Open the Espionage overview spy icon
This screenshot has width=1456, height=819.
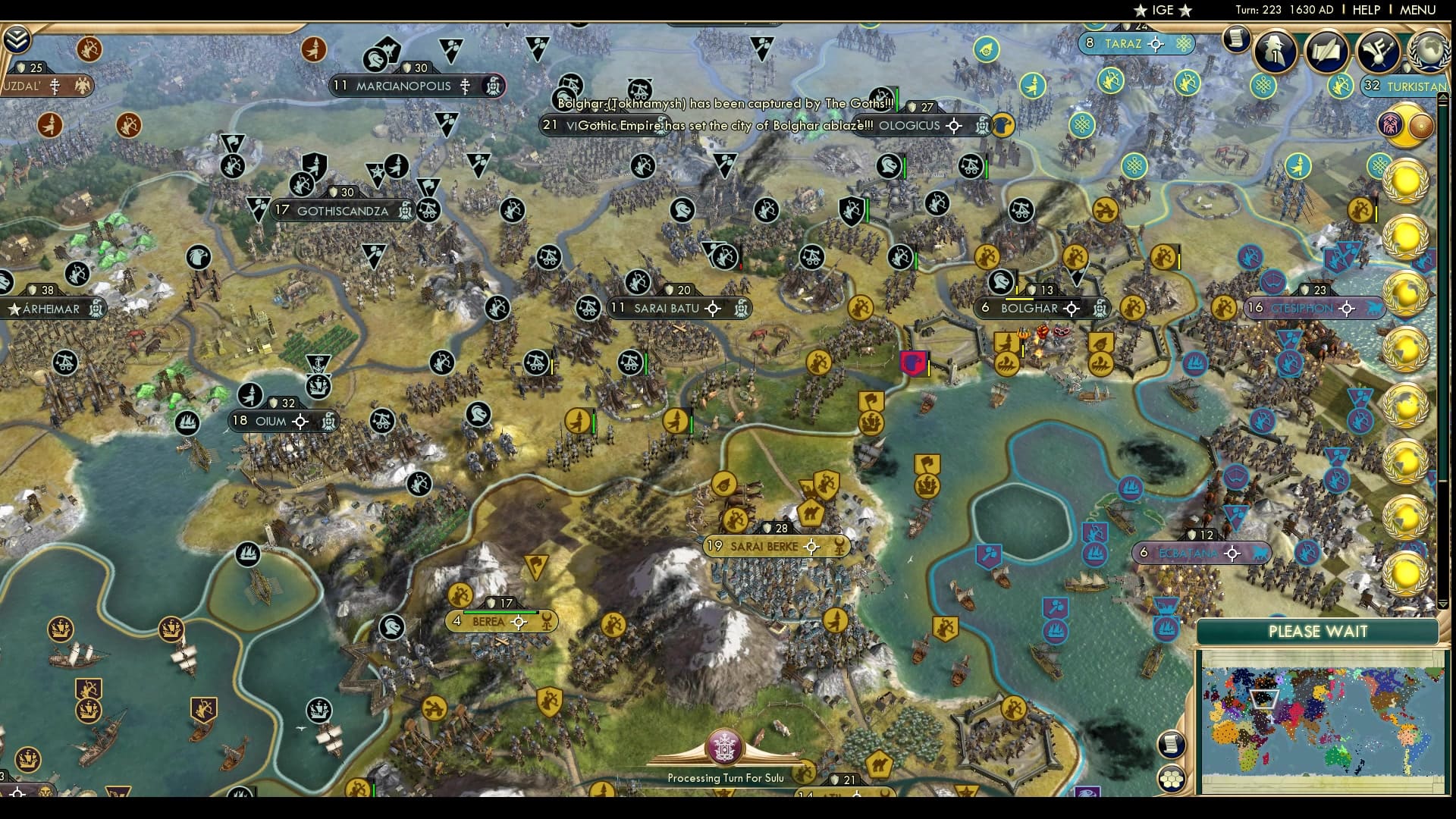point(1274,52)
